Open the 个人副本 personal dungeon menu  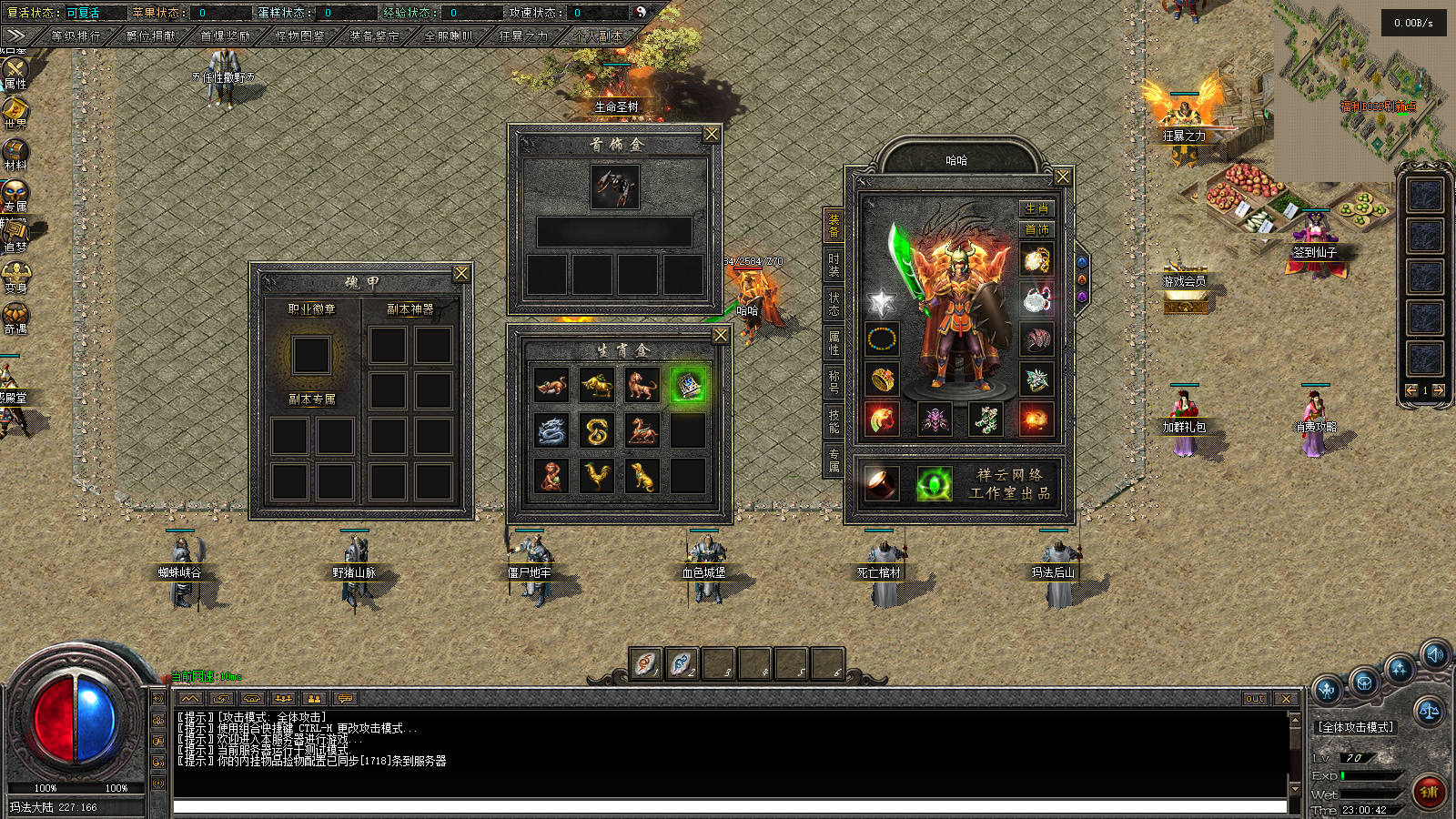(598, 36)
